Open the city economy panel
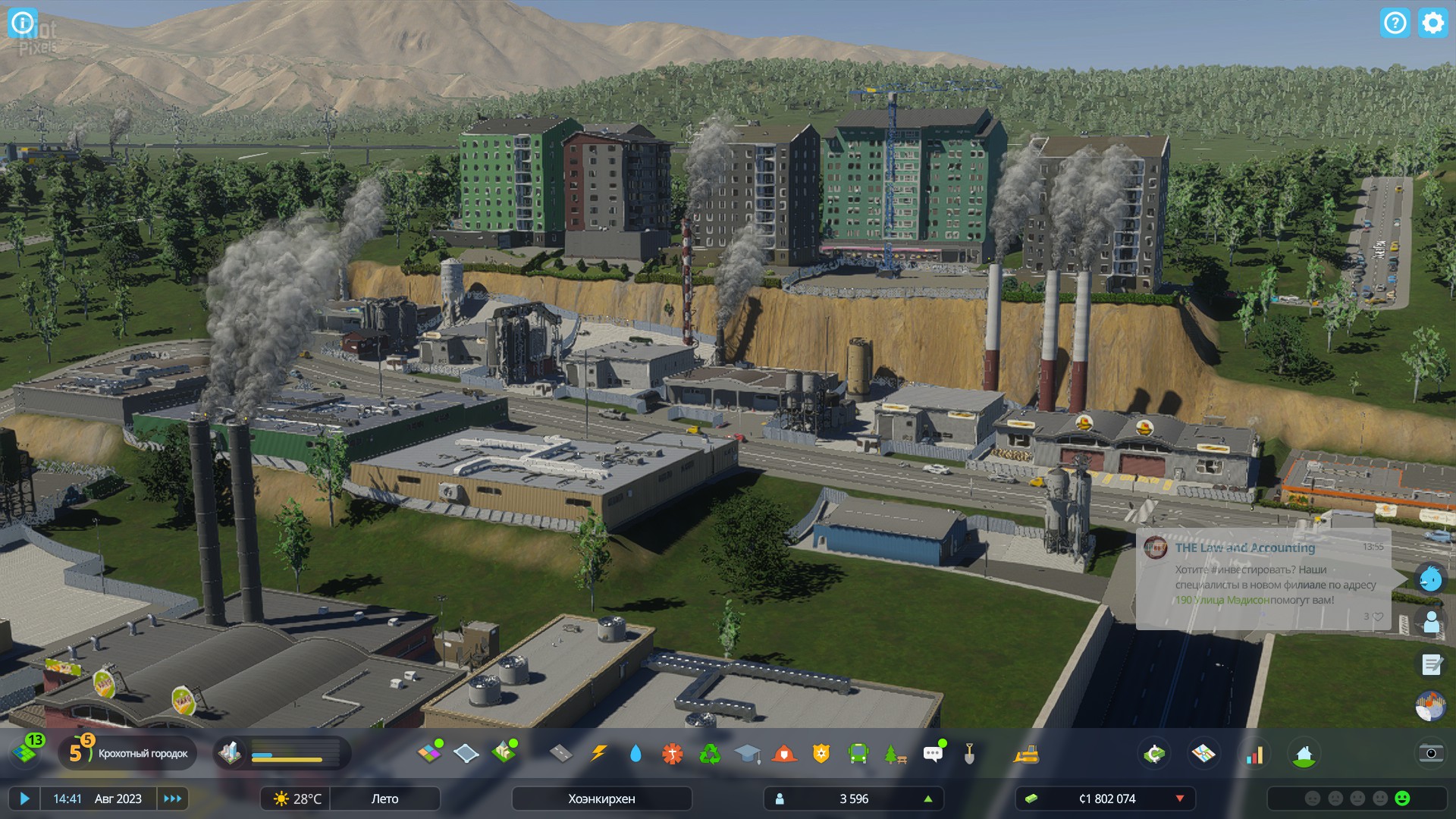 coord(1153,754)
